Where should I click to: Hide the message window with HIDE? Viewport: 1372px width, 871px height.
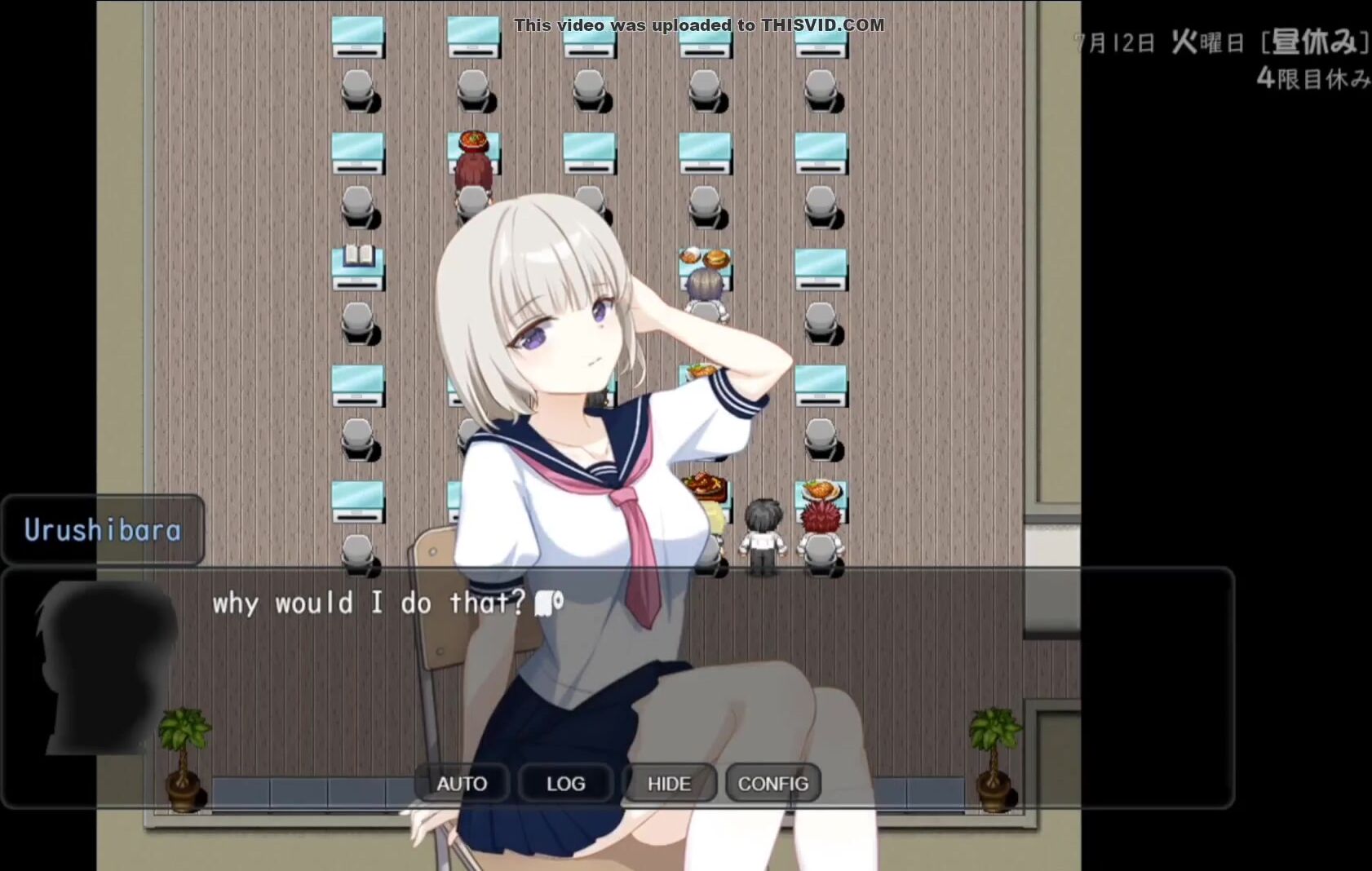click(669, 783)
